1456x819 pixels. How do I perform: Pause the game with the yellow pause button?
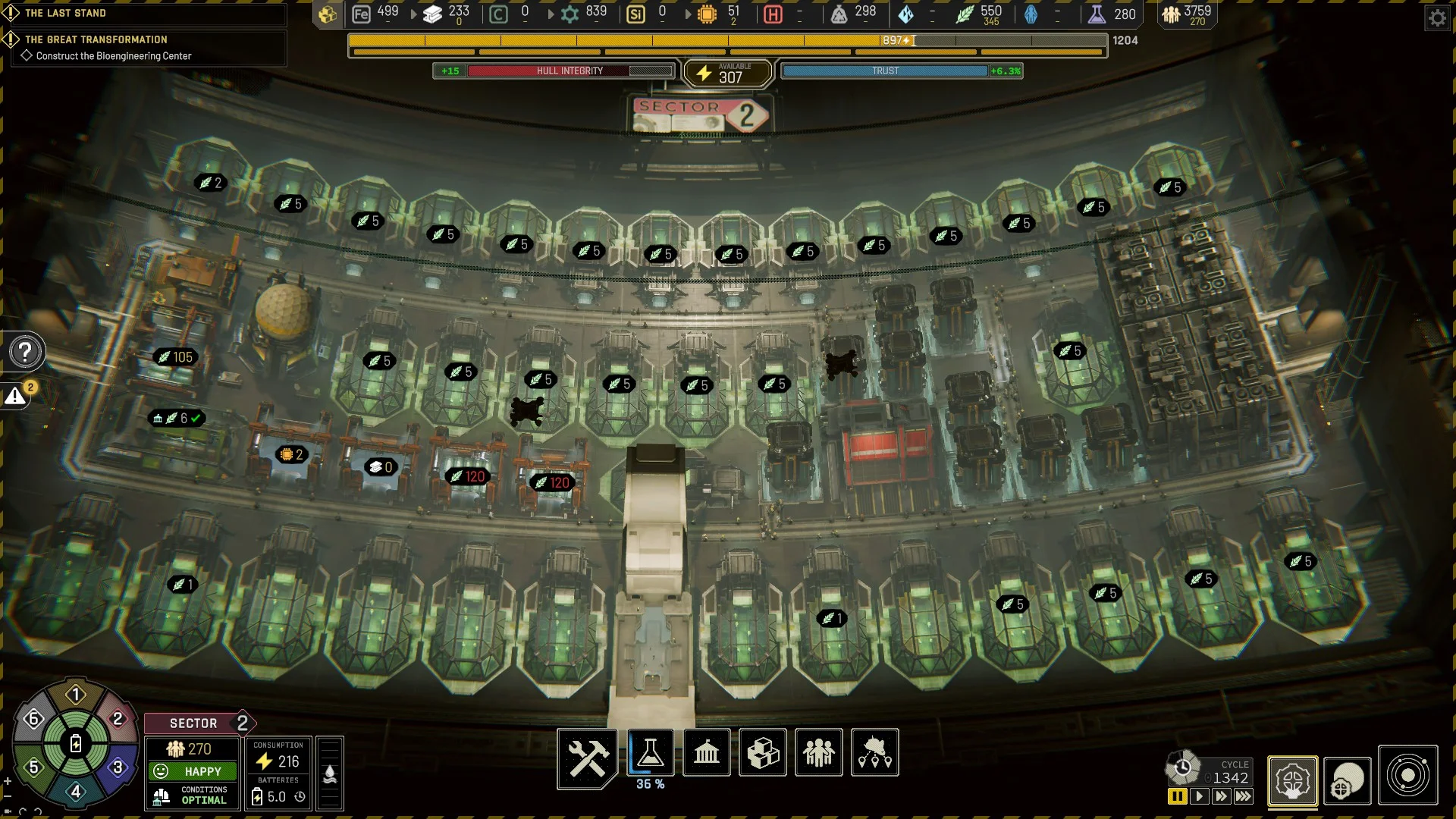click(1177, 796)
